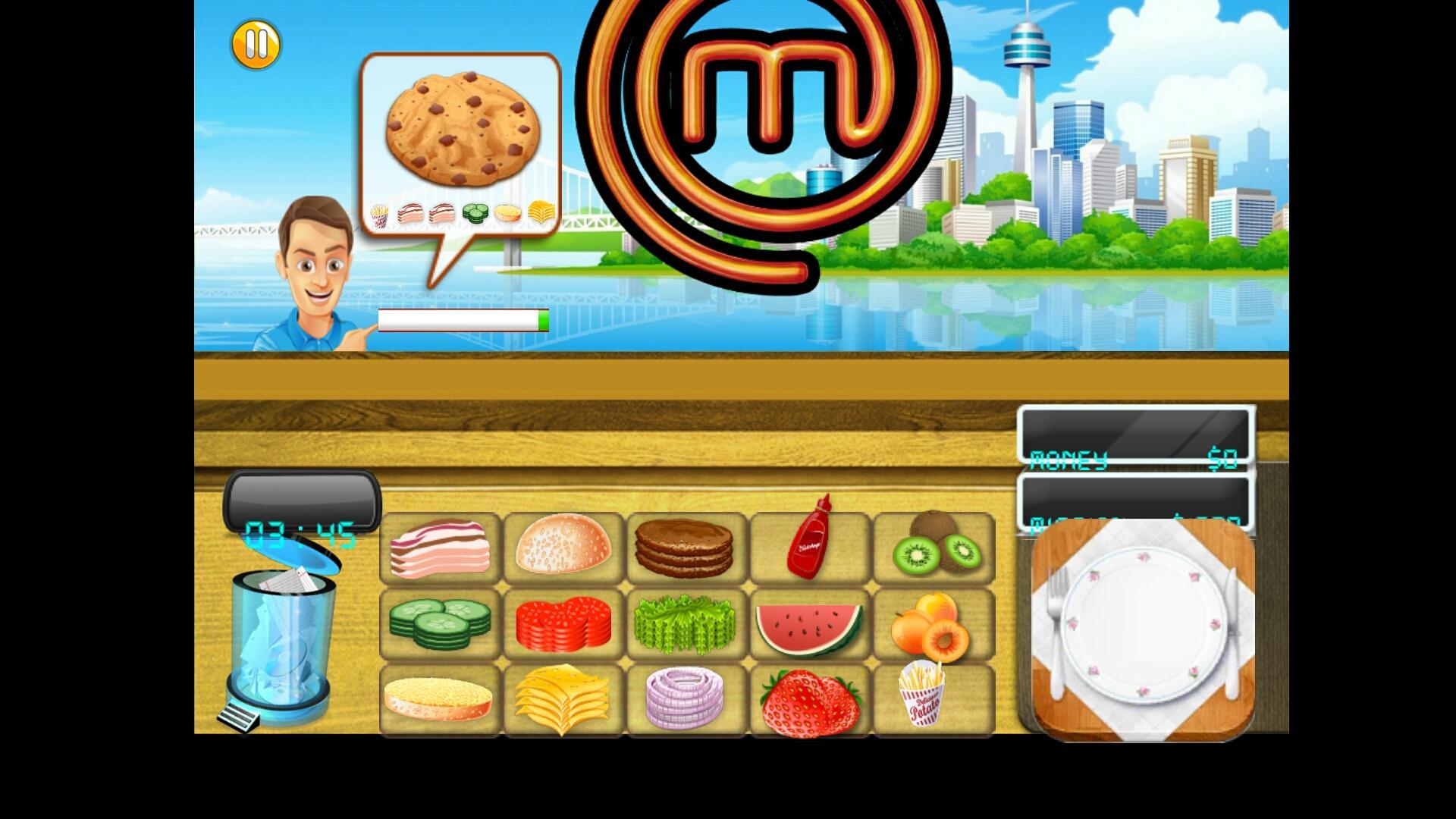1456x819 pixels.
Task: Grab the ketchup bottle
Action: click(810, 548)
